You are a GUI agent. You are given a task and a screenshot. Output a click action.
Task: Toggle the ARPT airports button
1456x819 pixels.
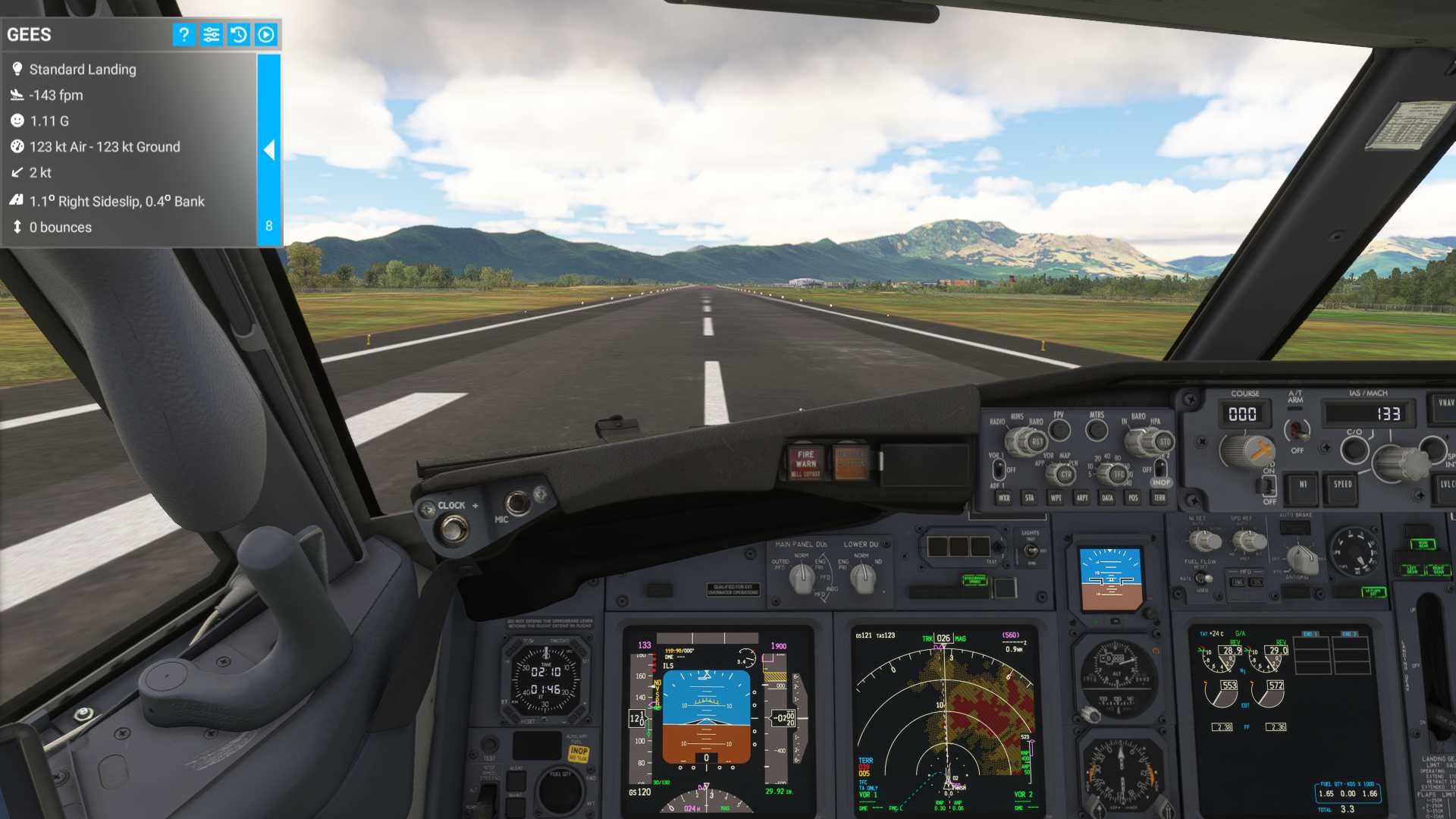click(1081, 498)
